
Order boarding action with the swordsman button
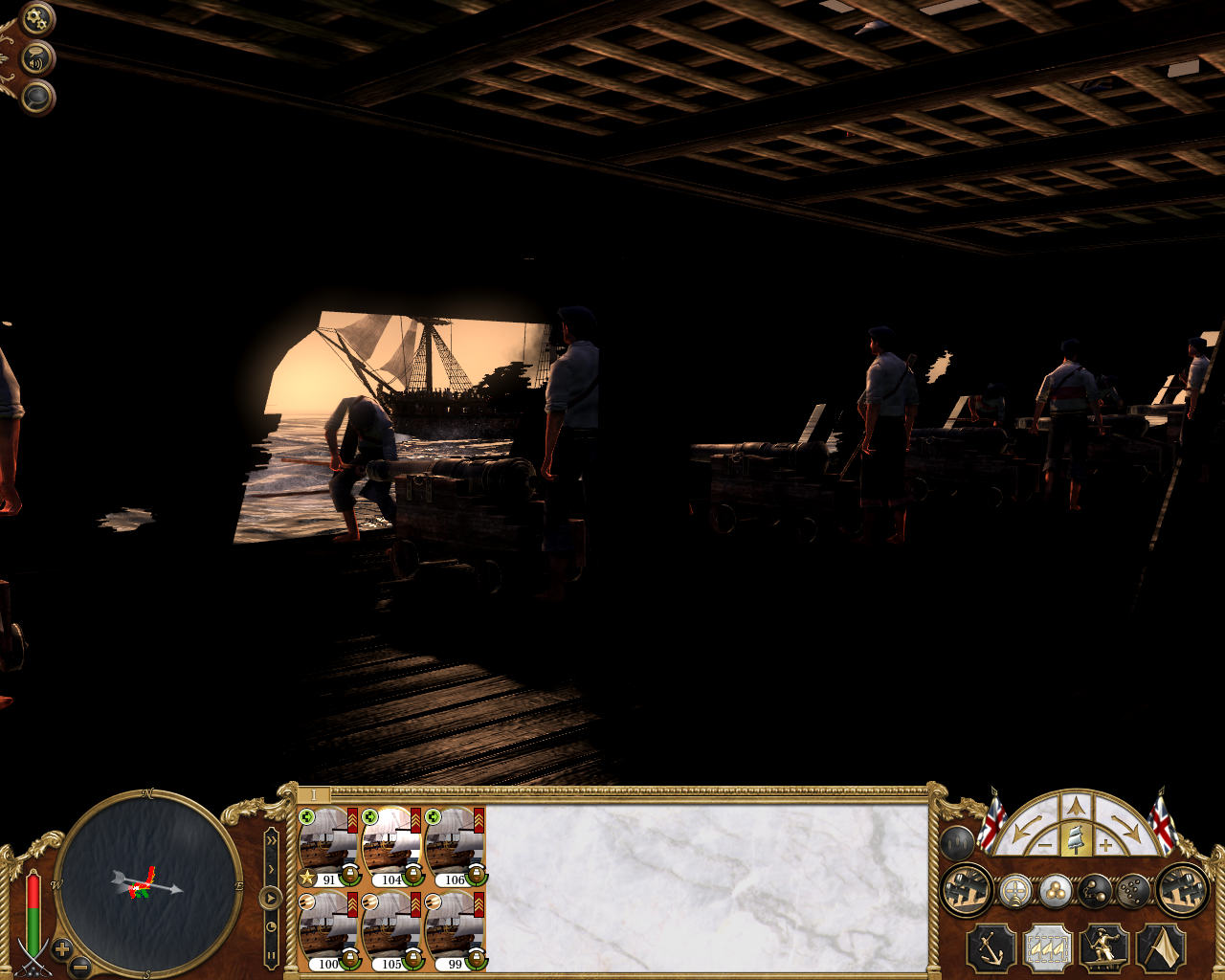click(x=1103, y=948)
